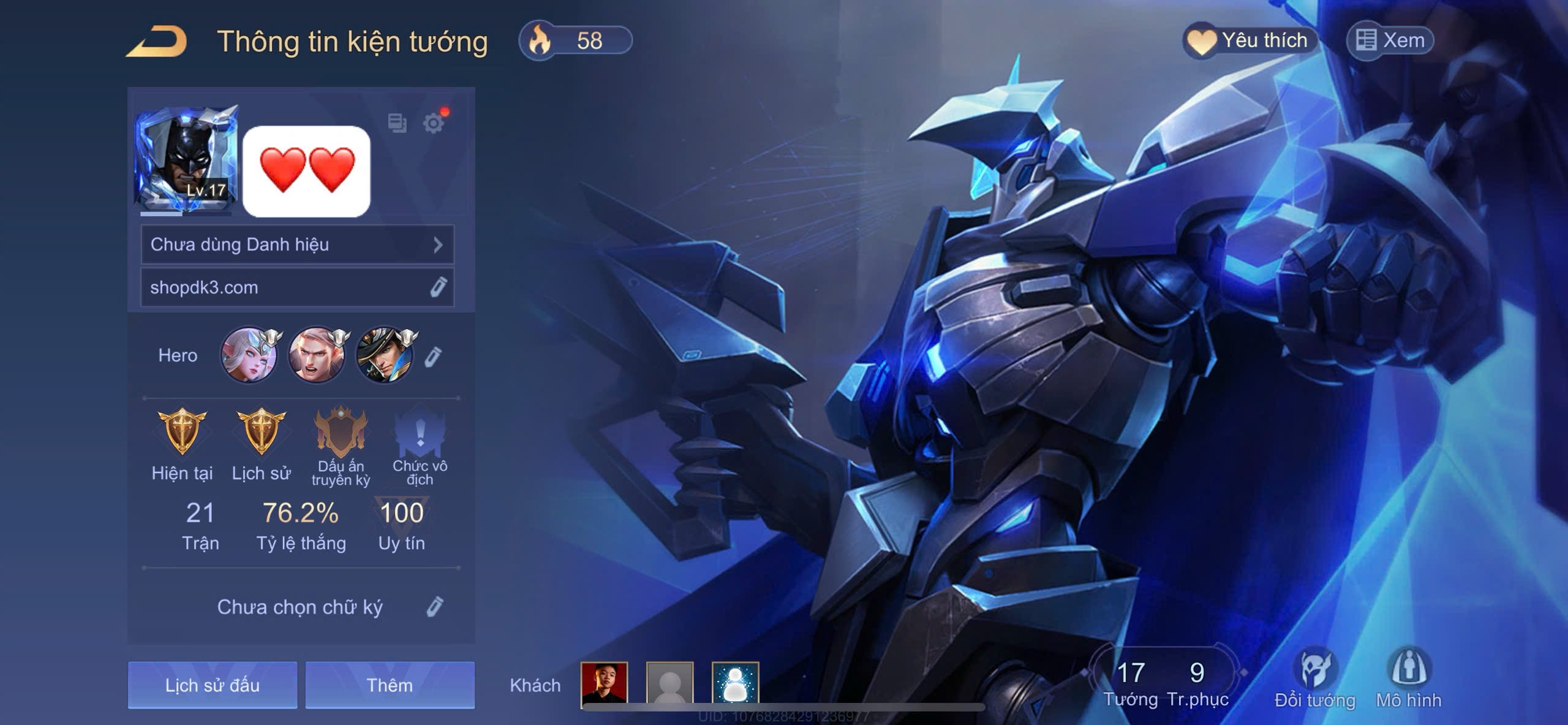Open profile settings gear icon
Image resolution: width=1568 pixels, height=725 pixels.
434,123
